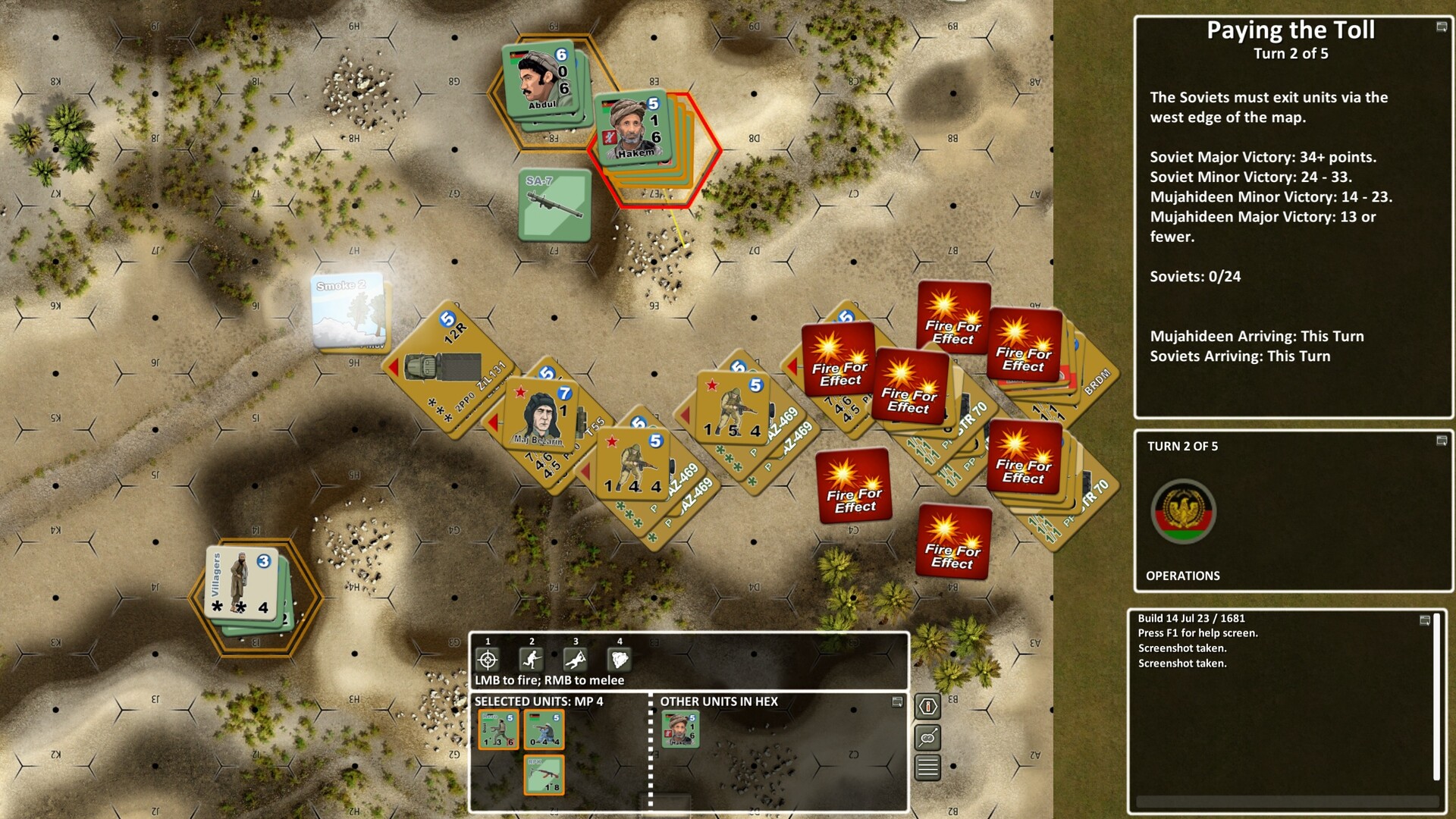Viewport: 1456px width, 819px height.
Task: Select the Fire mode crosshair icon
Action: point(486,658)
